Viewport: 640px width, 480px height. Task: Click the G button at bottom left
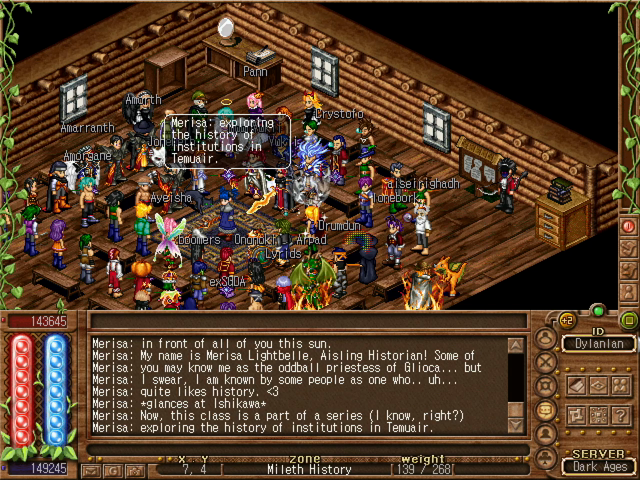pyautogui.click(x=112, y=470)
